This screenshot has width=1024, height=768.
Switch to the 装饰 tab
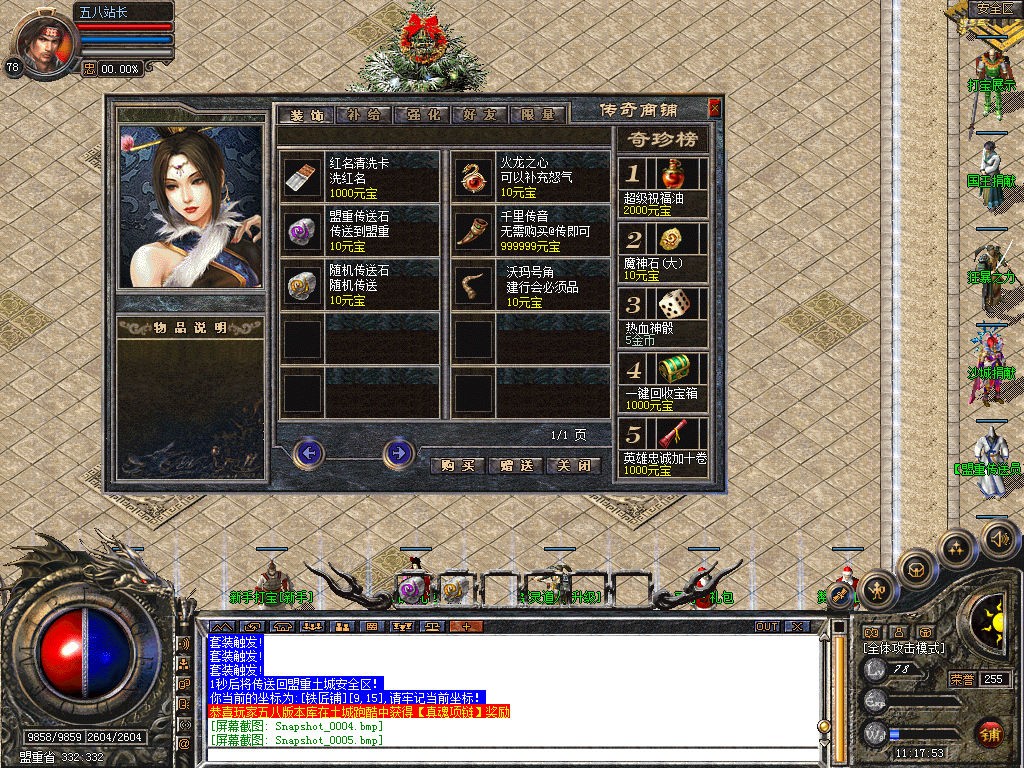click(306, 115)
